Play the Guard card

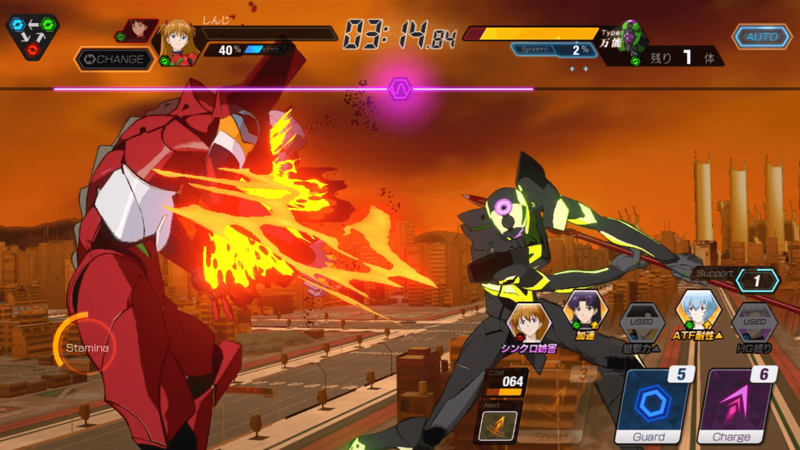click(x=655, y=407)
